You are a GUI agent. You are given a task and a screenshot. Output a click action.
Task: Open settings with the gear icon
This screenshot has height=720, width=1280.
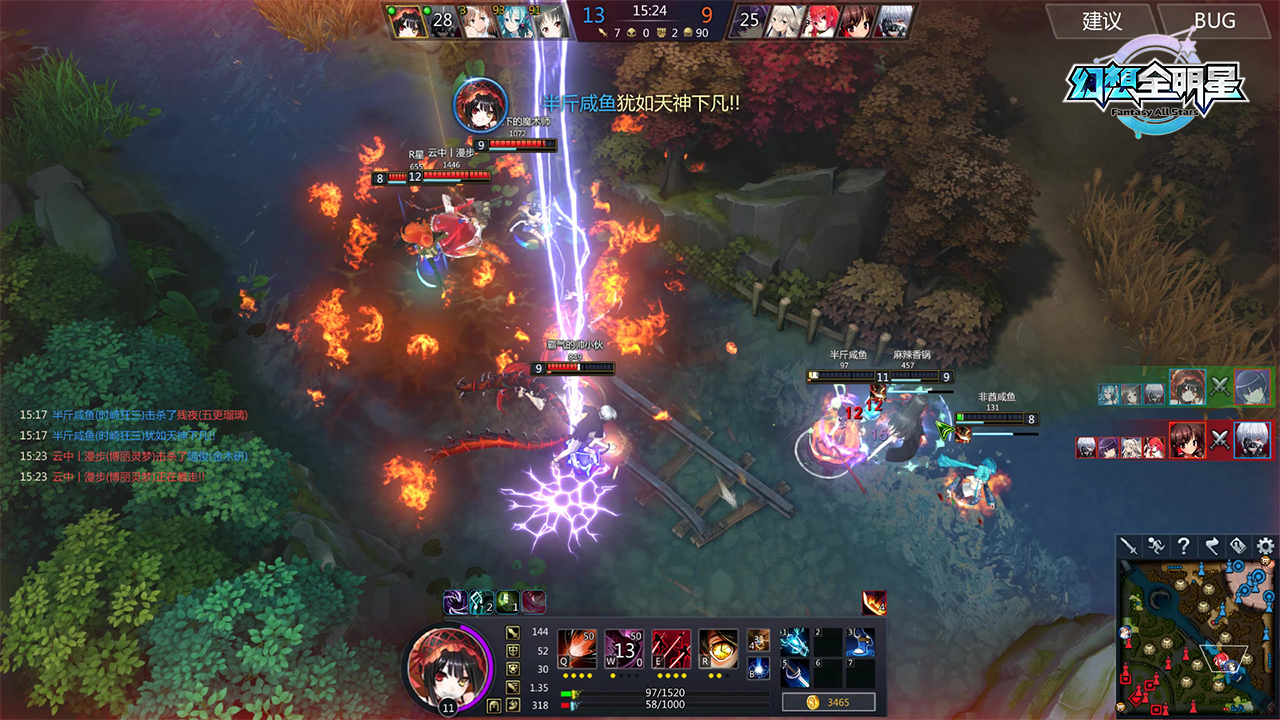(x=1266, y=546)
